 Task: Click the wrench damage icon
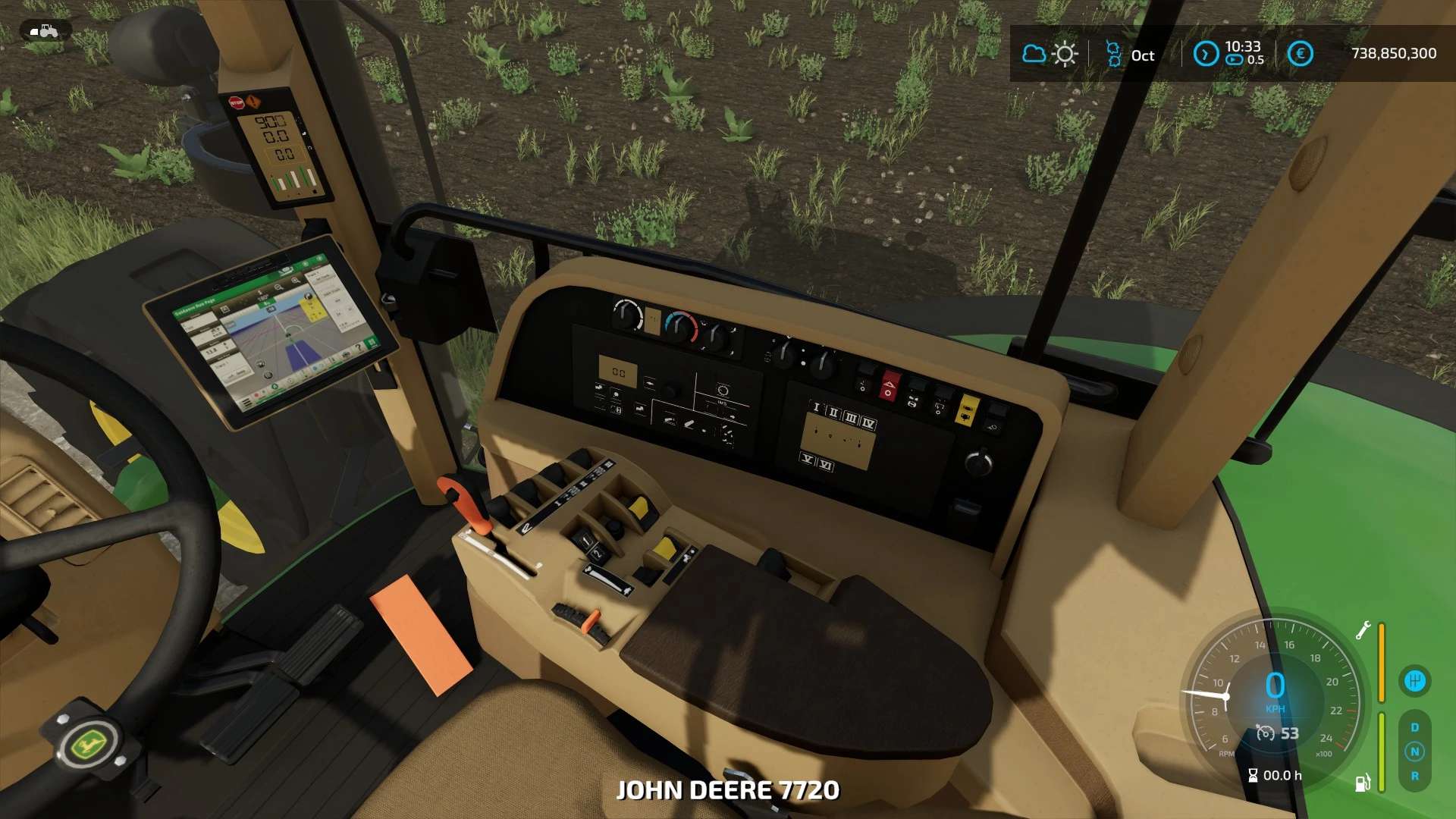pyautogui.click(x=1363, y=630)
